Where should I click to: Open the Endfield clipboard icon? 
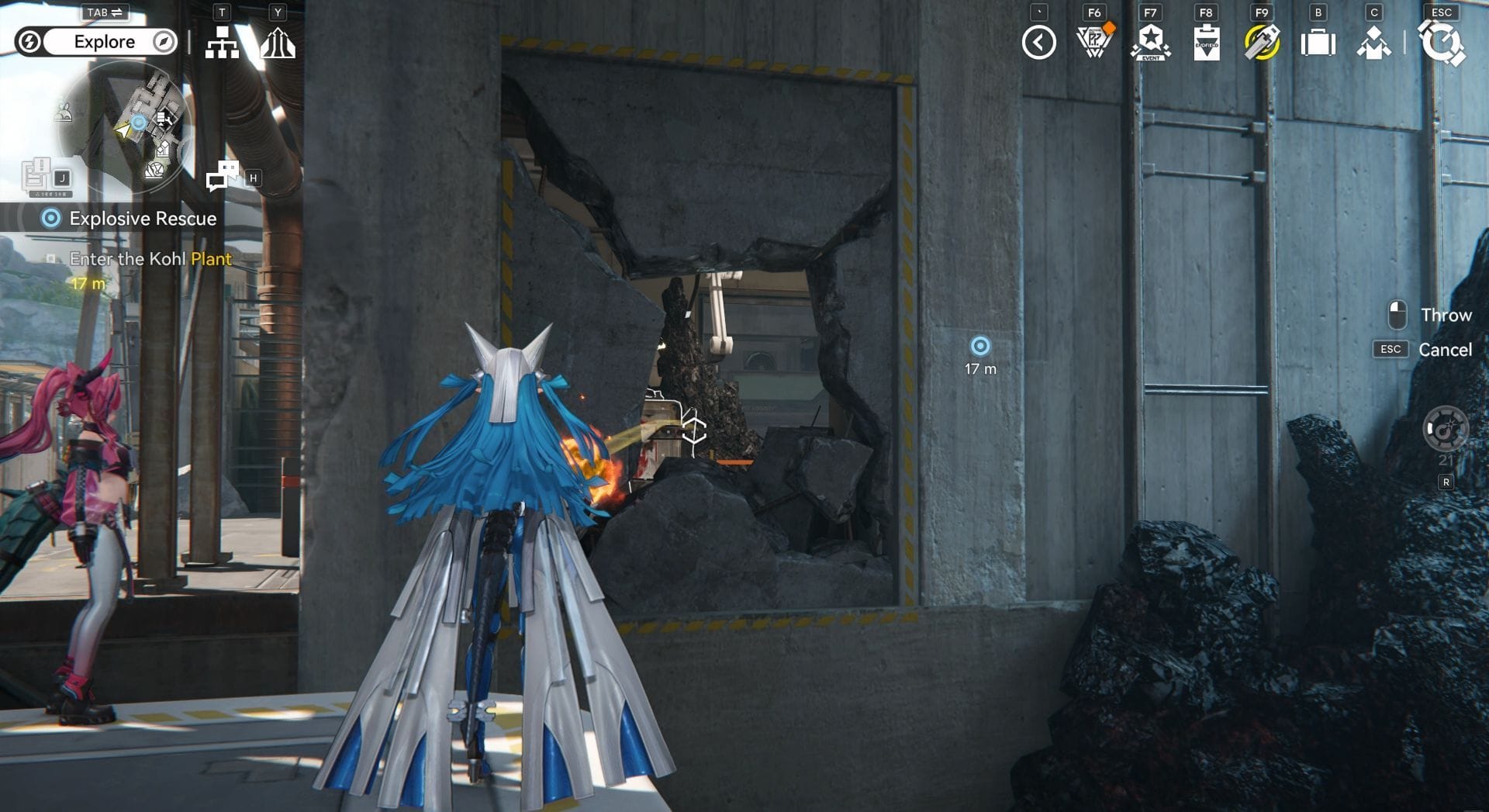pyautogui.click(x=1206, y=43)
